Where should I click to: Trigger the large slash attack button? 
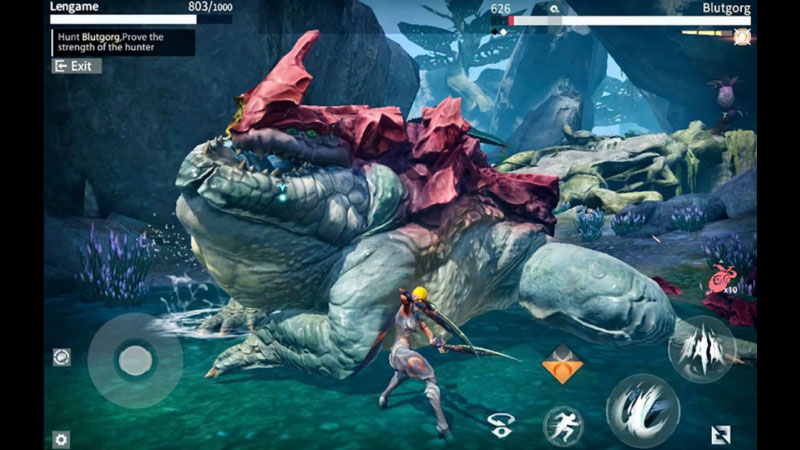(643, 408)
